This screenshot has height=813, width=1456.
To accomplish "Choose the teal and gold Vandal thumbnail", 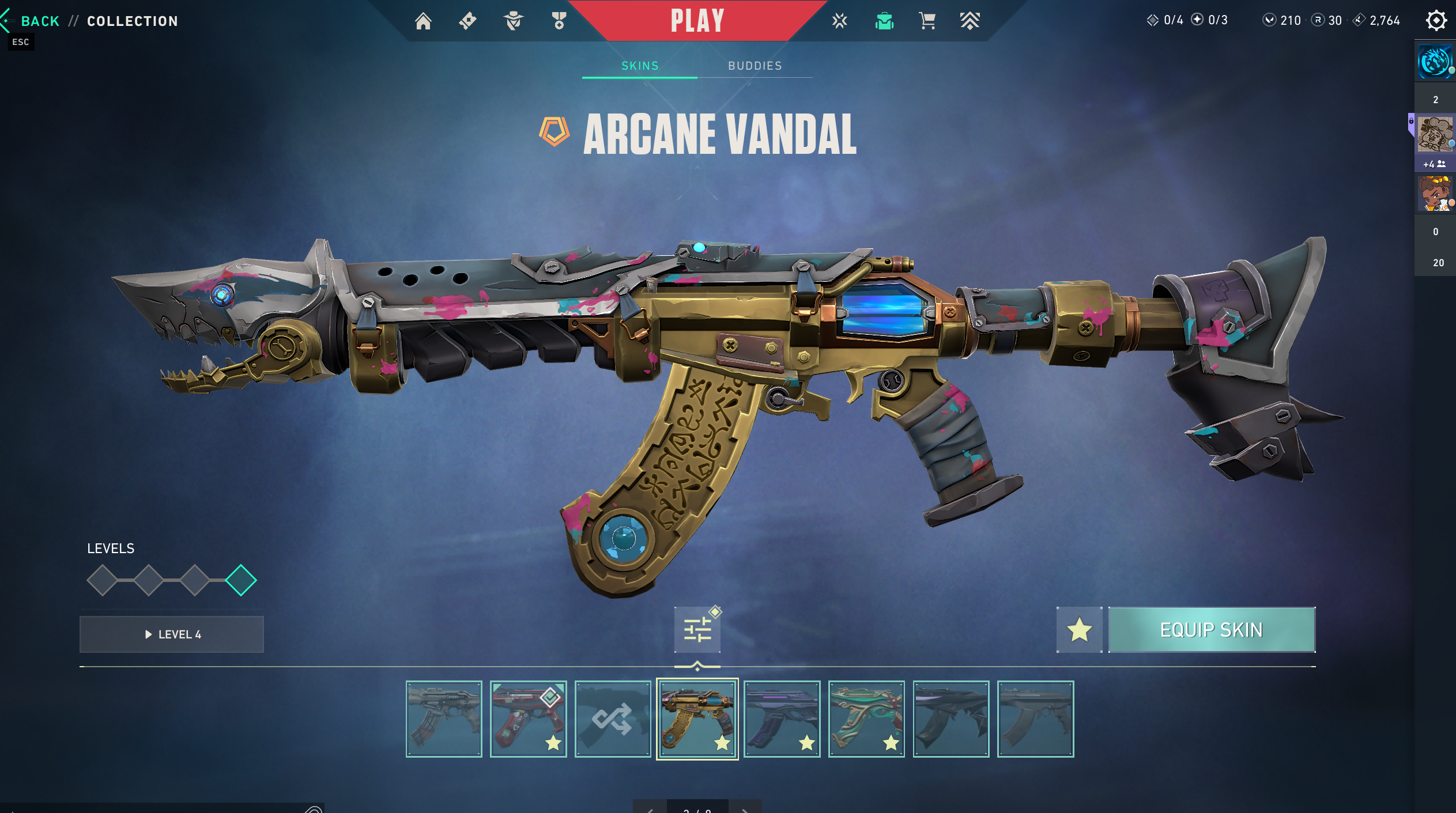I will [x=866, y=719].
